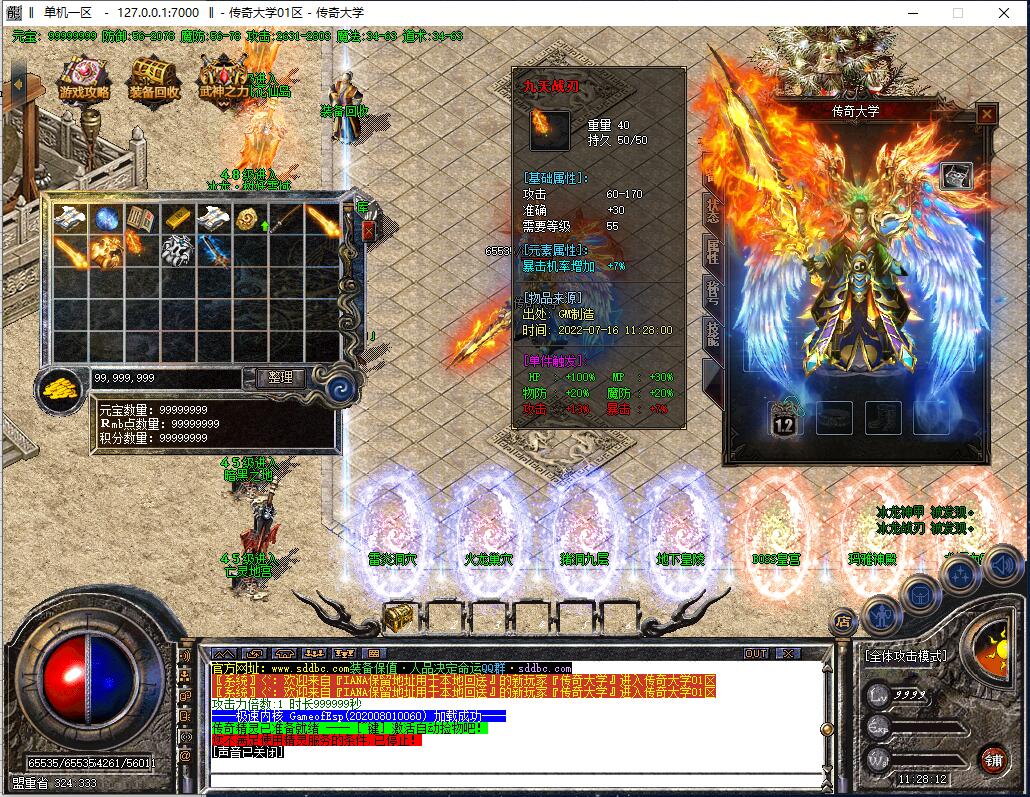Click the gold ingot pile icon
This screenshot has height=797, width=1030.
pyautogui.click(x=62, y=388)
